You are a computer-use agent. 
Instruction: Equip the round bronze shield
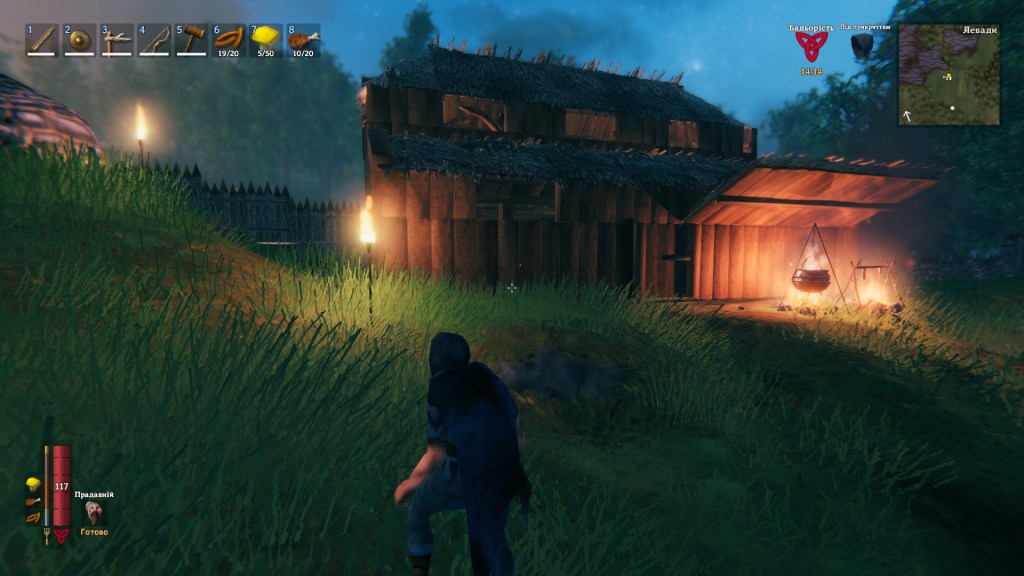pos(79,40)
